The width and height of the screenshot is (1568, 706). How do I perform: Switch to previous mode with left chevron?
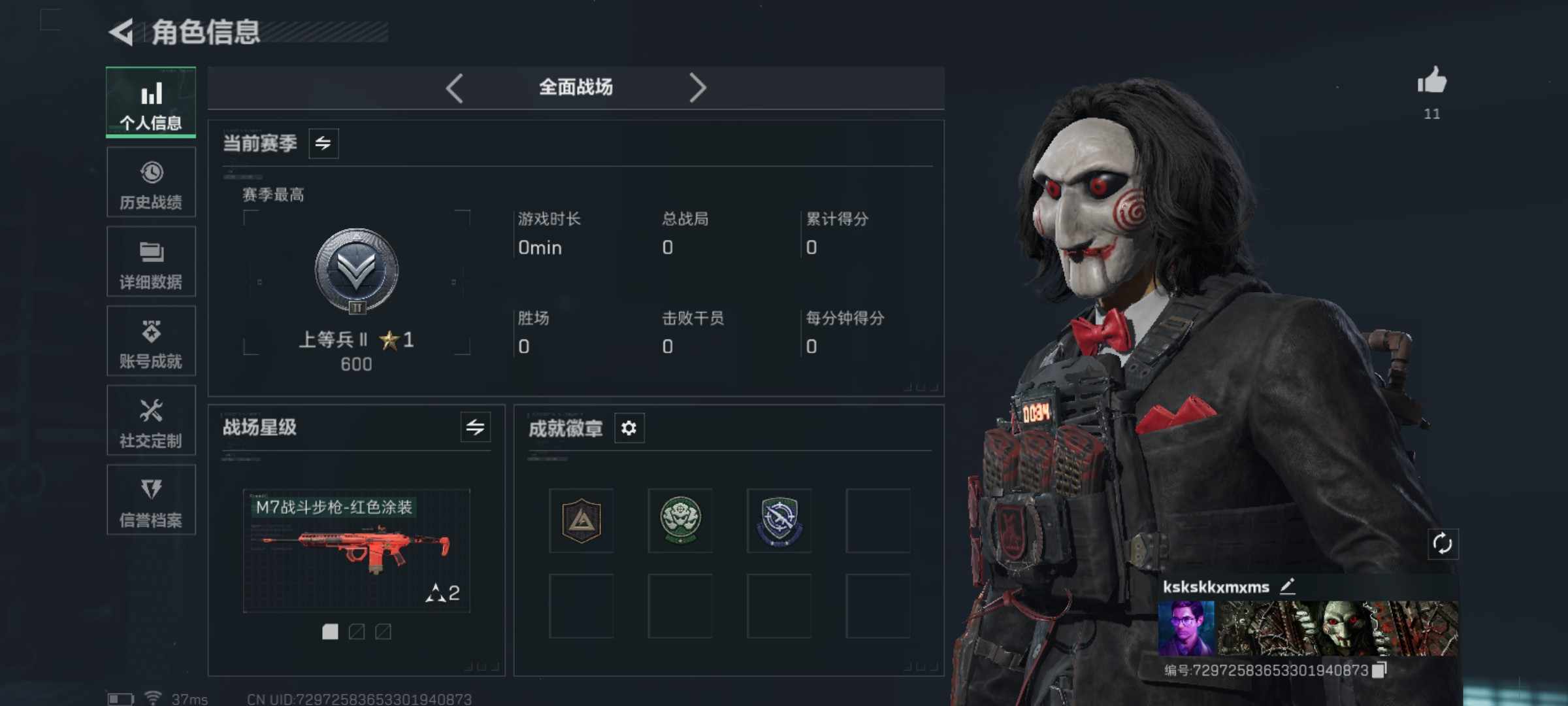(x=456, y=87)
